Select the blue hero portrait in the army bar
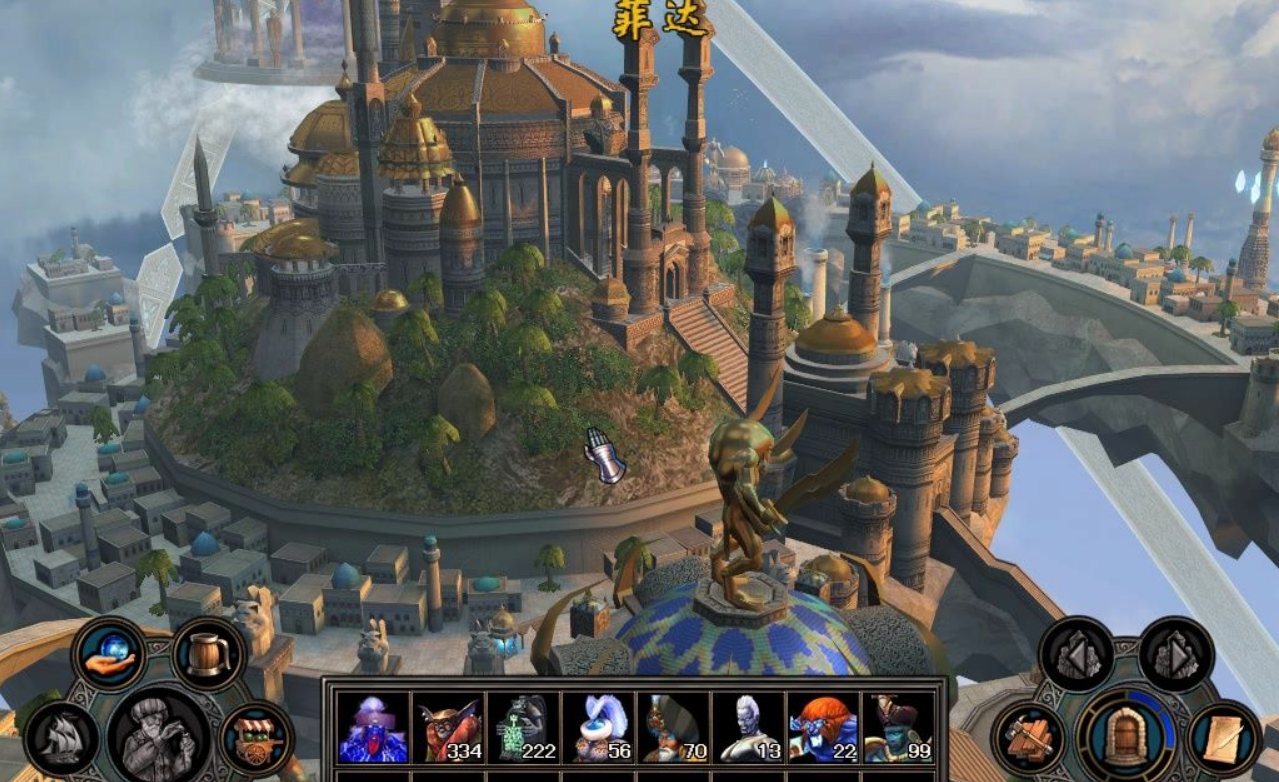The image size is (1279, 782). [x=372, y=728]
